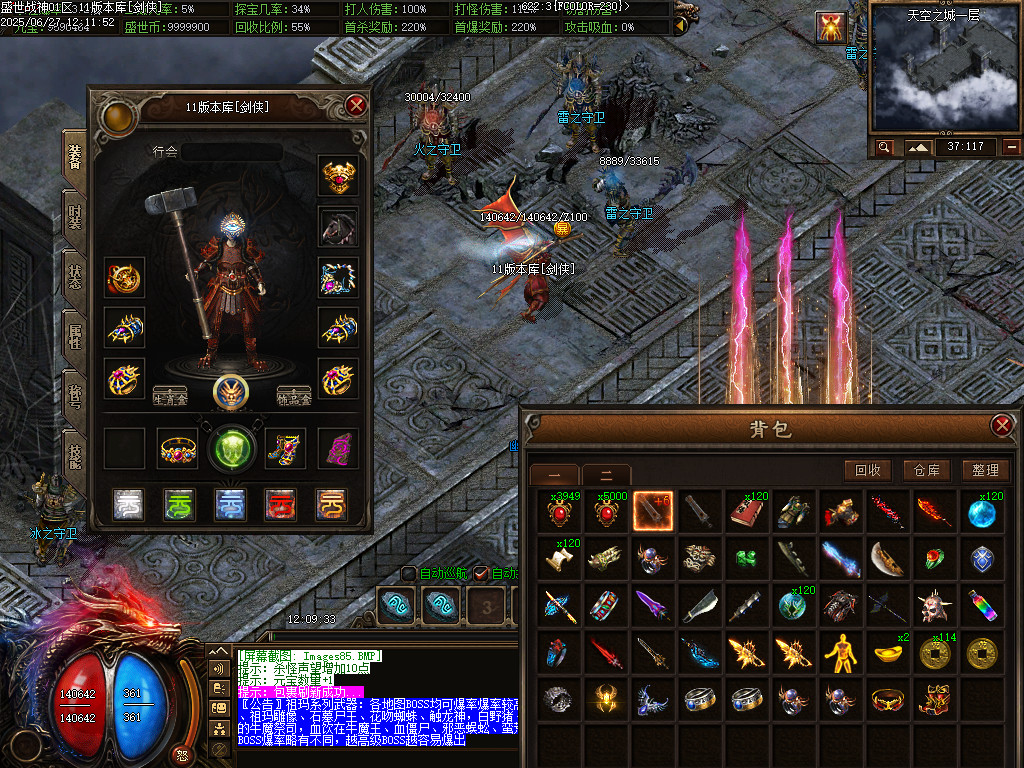Switch to backpack page 二
The height and width of the screenshot is (768, 1024).
606,475
